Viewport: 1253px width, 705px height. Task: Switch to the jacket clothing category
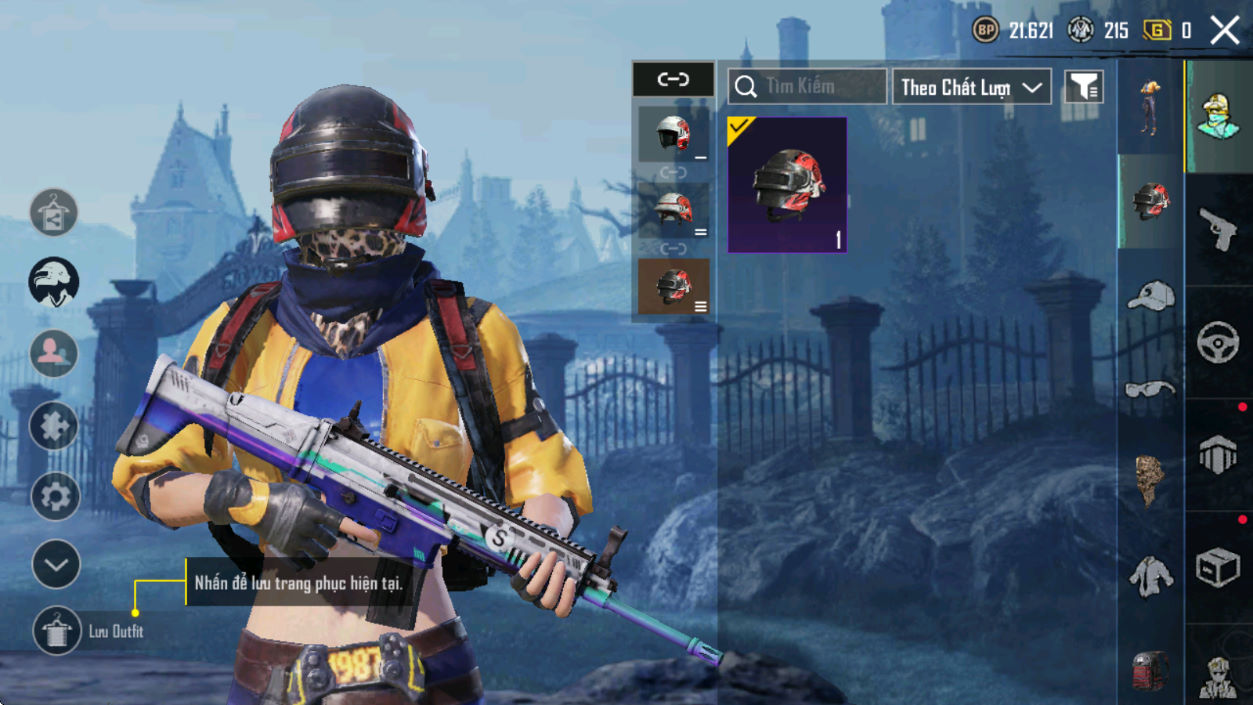coord(1151,577)
